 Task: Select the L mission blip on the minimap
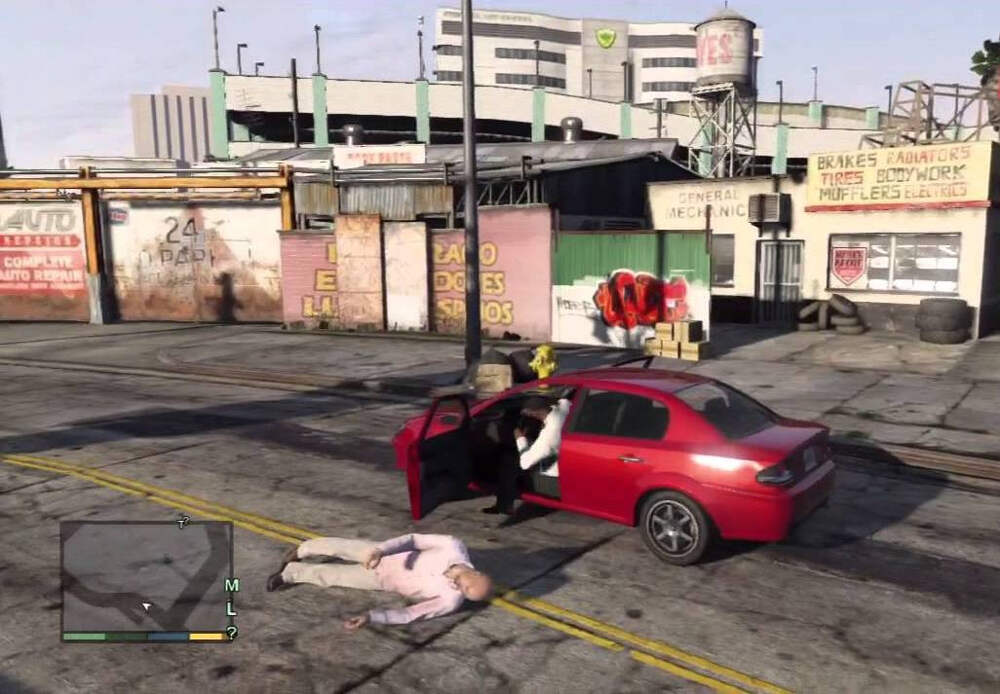[232, 609]
